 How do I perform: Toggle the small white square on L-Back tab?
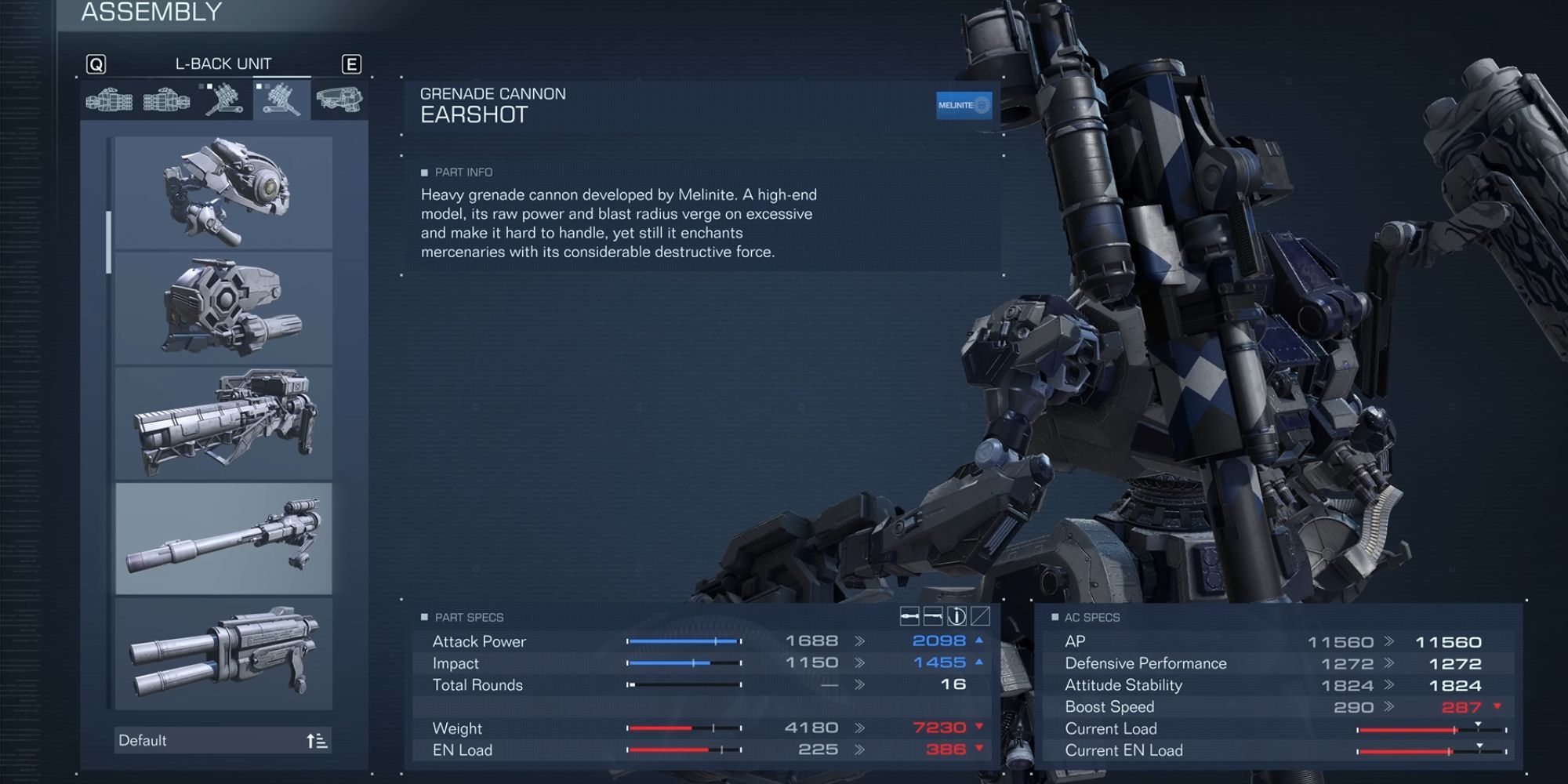coord(260,86)
